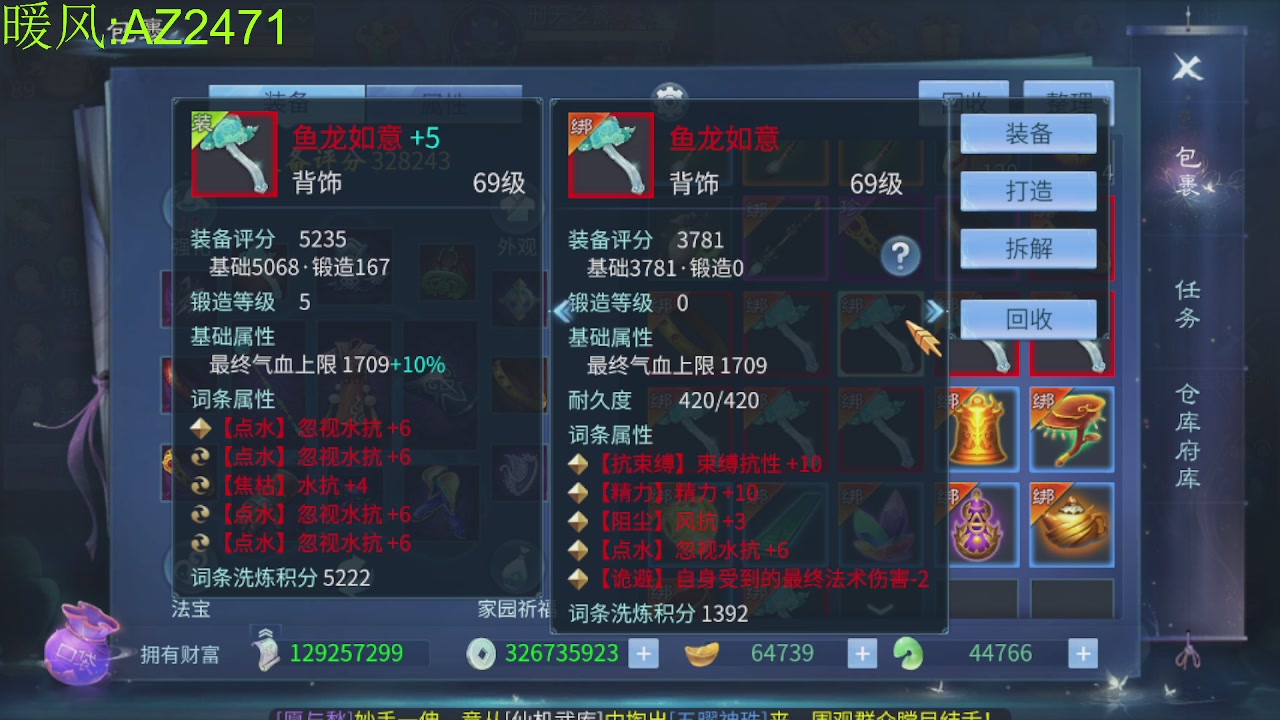Select the lingzhi mushroom item icon
This screenshot has width=1280, height=720.
[x=1072, y=430]
